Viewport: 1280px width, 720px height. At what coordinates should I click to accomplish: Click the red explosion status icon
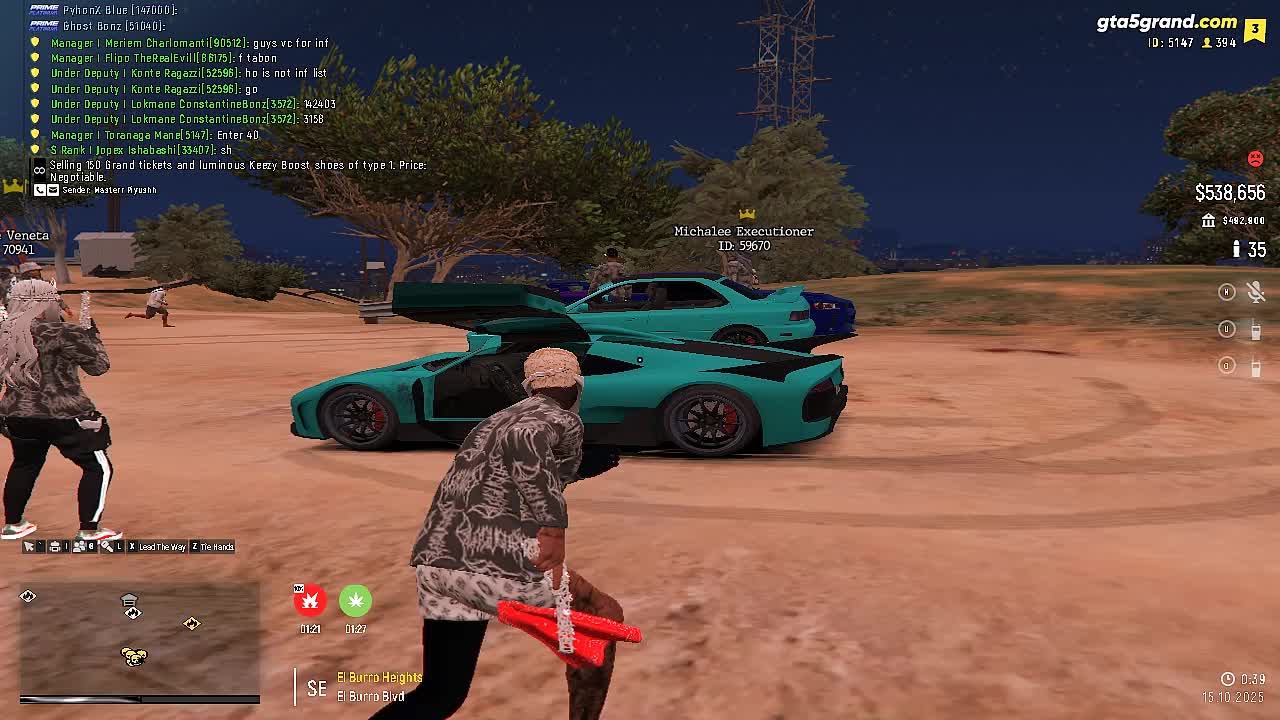[x=310, y=600]
